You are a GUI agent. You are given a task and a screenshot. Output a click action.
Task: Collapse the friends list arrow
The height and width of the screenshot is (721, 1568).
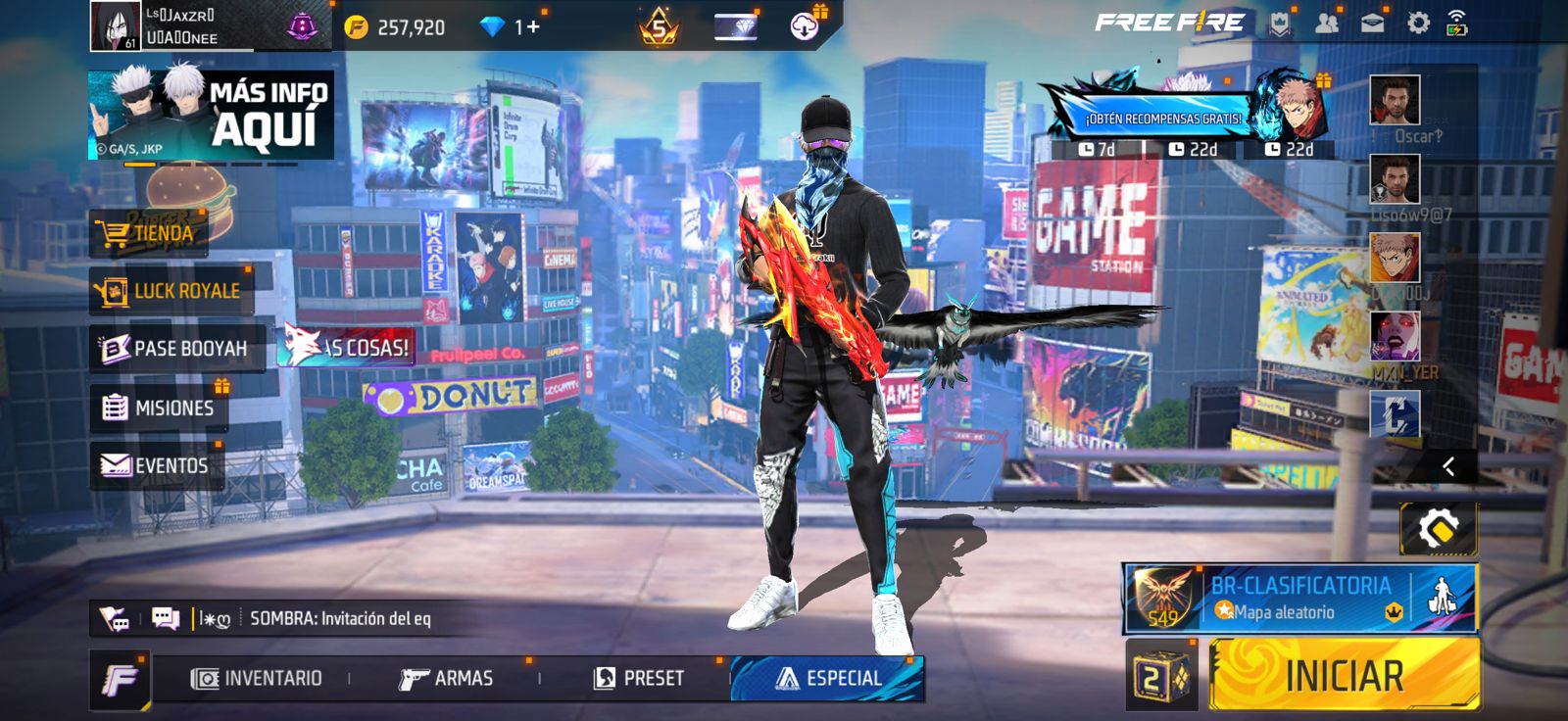1447,466
